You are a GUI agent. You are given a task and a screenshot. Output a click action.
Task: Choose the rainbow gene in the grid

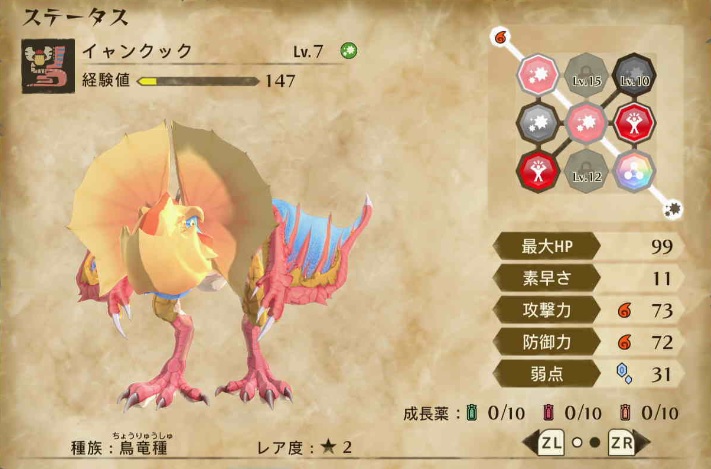click(x=634, y=171)
